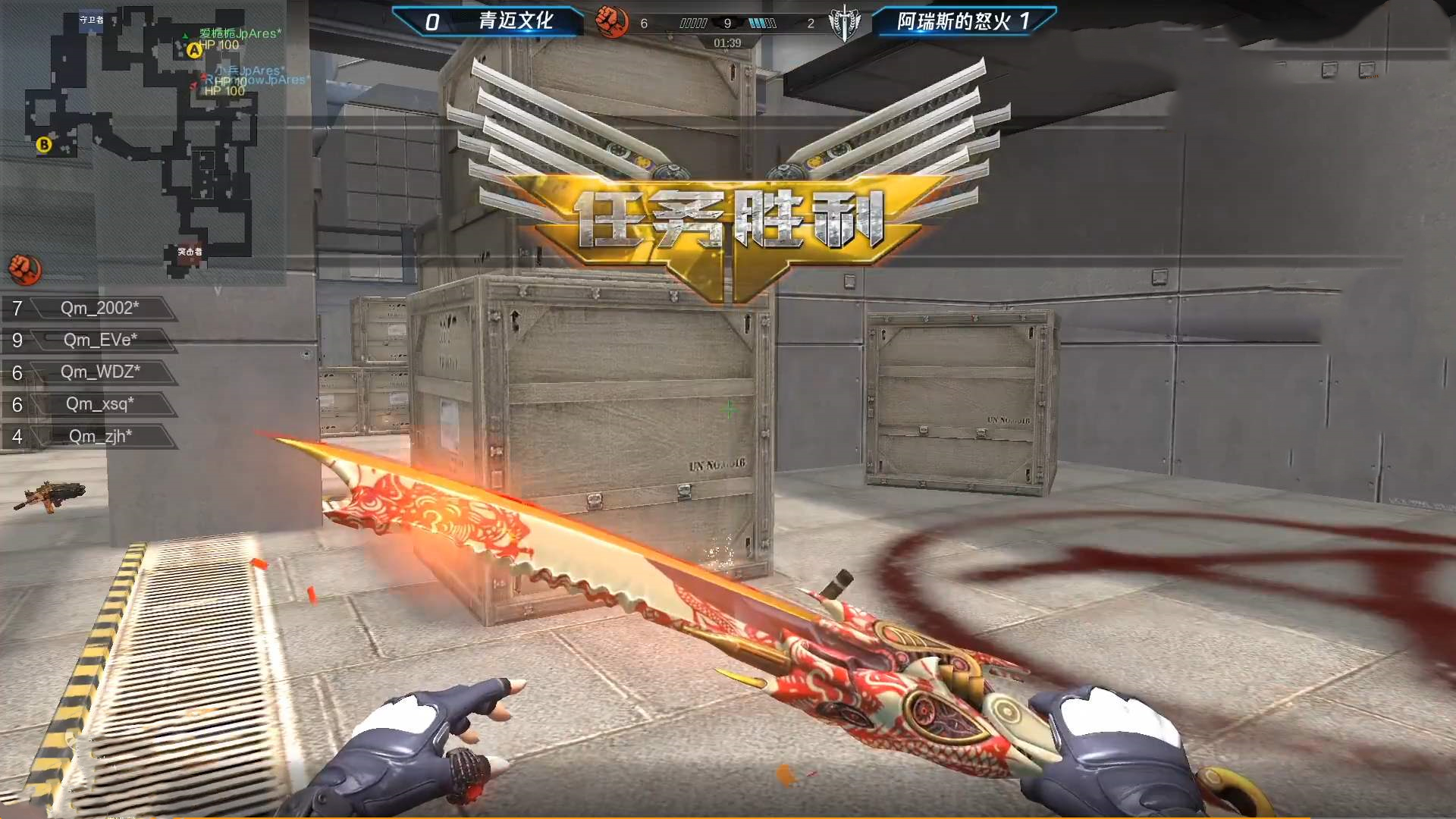The width and height of the screenshot is (1456, 819).
Task: Click bomb site B marker on minimap
Action: (x=44, y=144)
